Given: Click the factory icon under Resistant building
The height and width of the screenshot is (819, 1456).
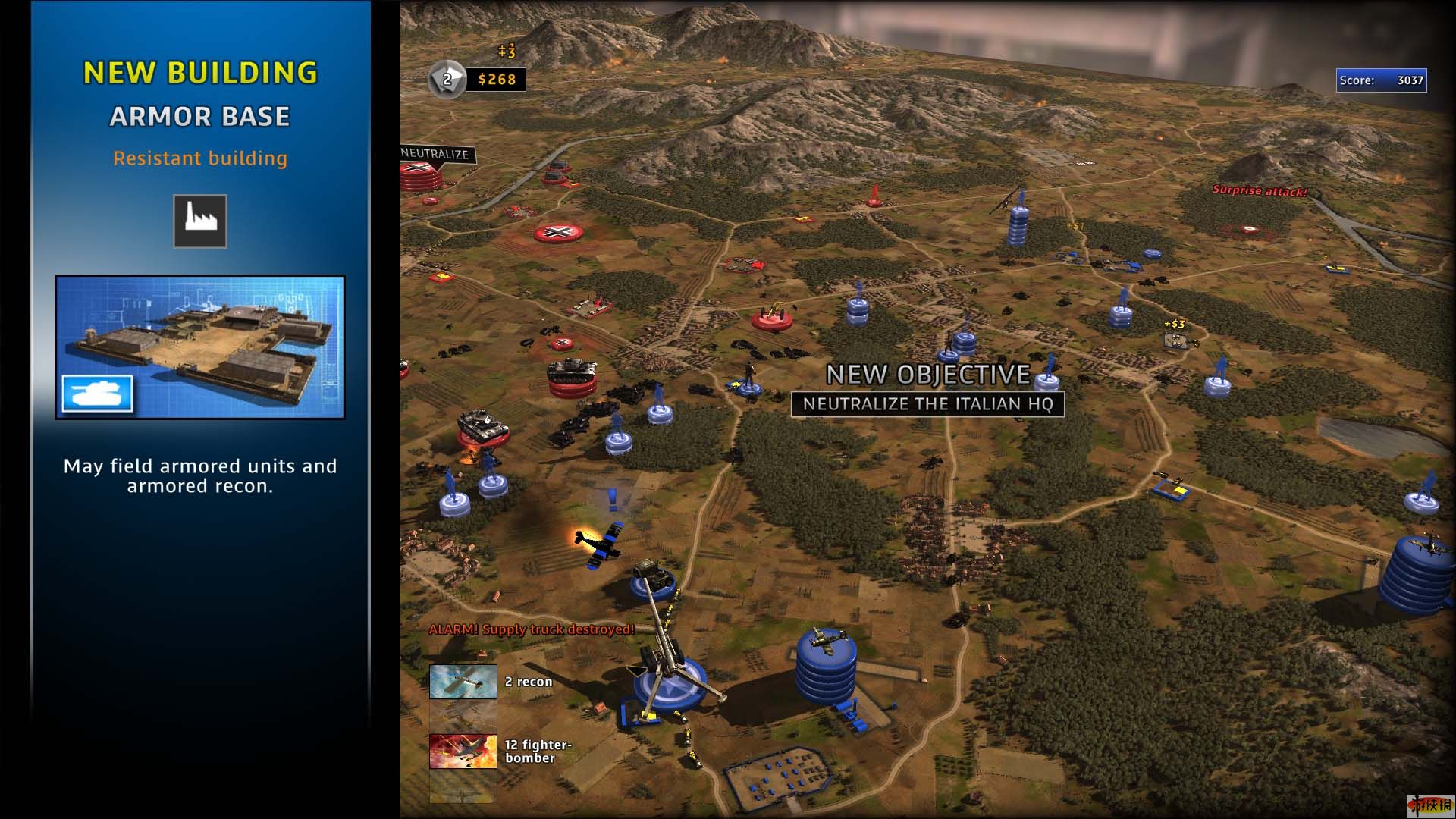Looking at the screenshot, I should pyautogui.click(x=200, y=221).
